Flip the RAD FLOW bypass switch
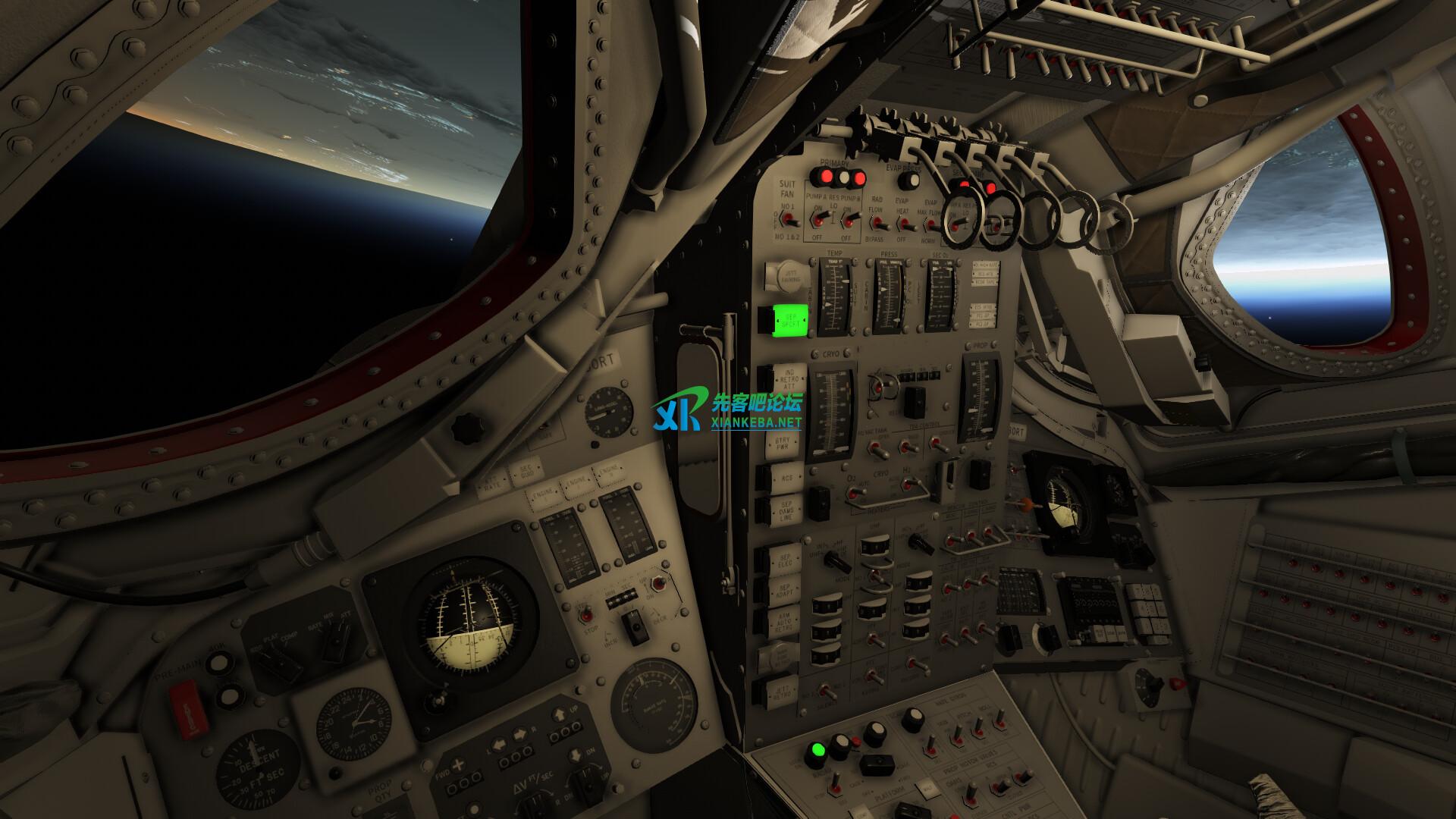1456x819 pixels. click(x=878, y=223)
